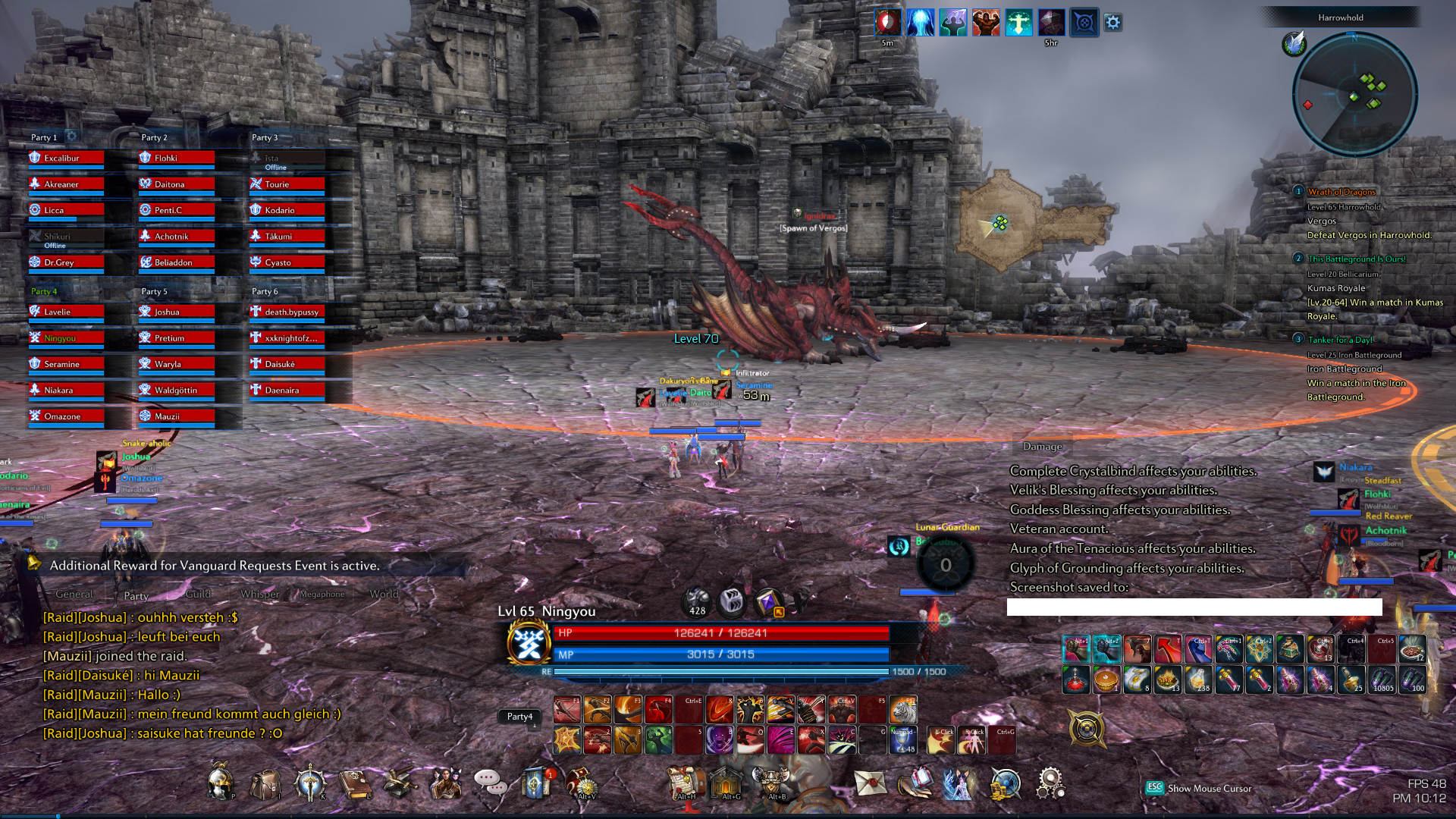
Task: Use the potion stack of 77
Action: pos(1228,679)
